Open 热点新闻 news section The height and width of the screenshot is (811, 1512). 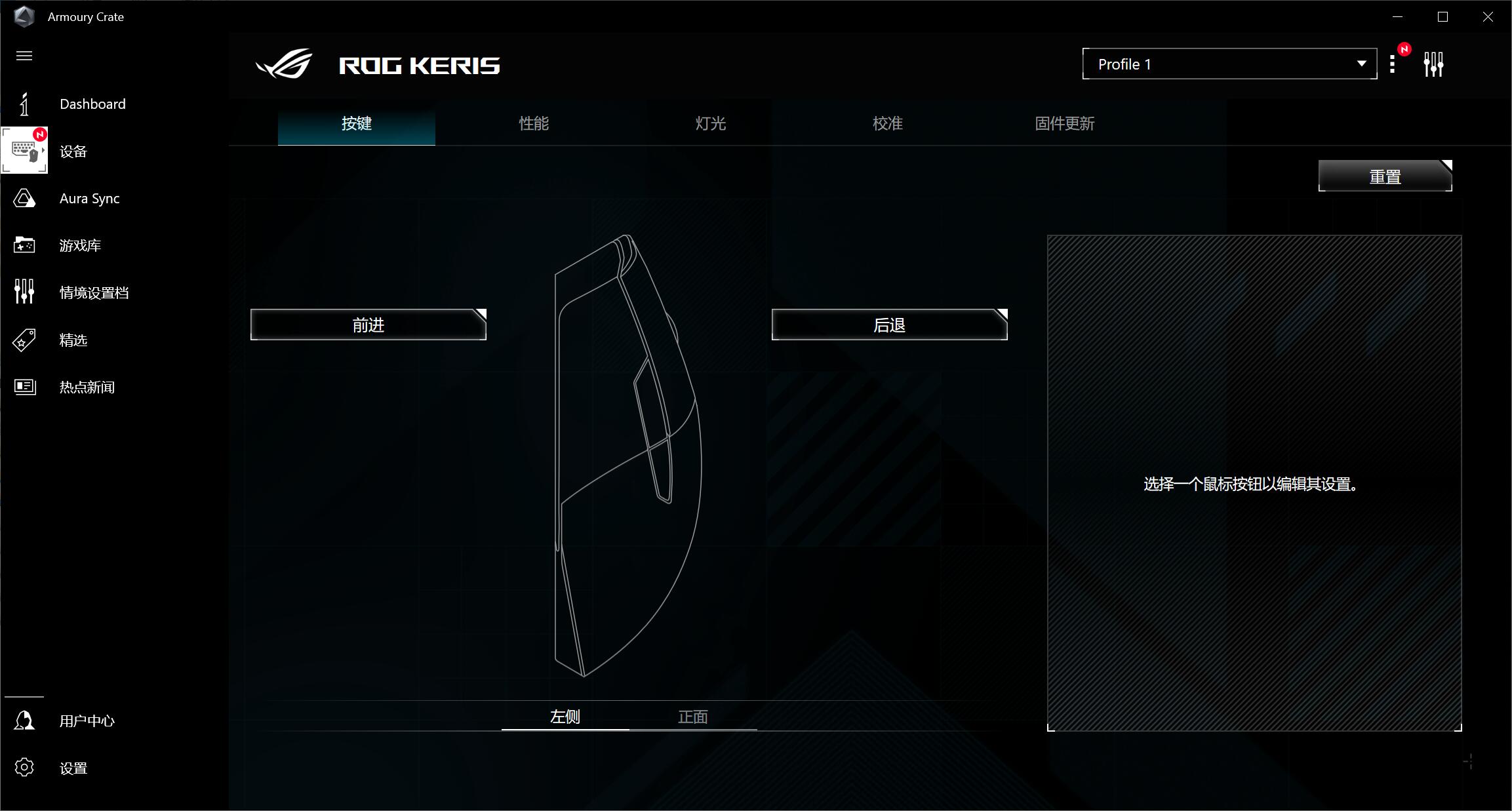(87, 387)
